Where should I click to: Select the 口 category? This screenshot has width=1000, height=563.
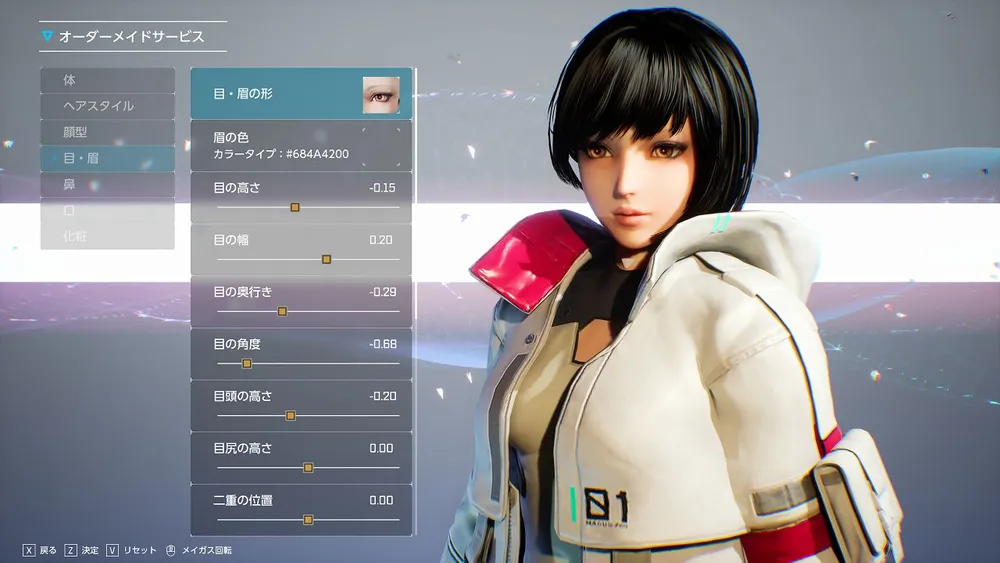coord(107,211)
